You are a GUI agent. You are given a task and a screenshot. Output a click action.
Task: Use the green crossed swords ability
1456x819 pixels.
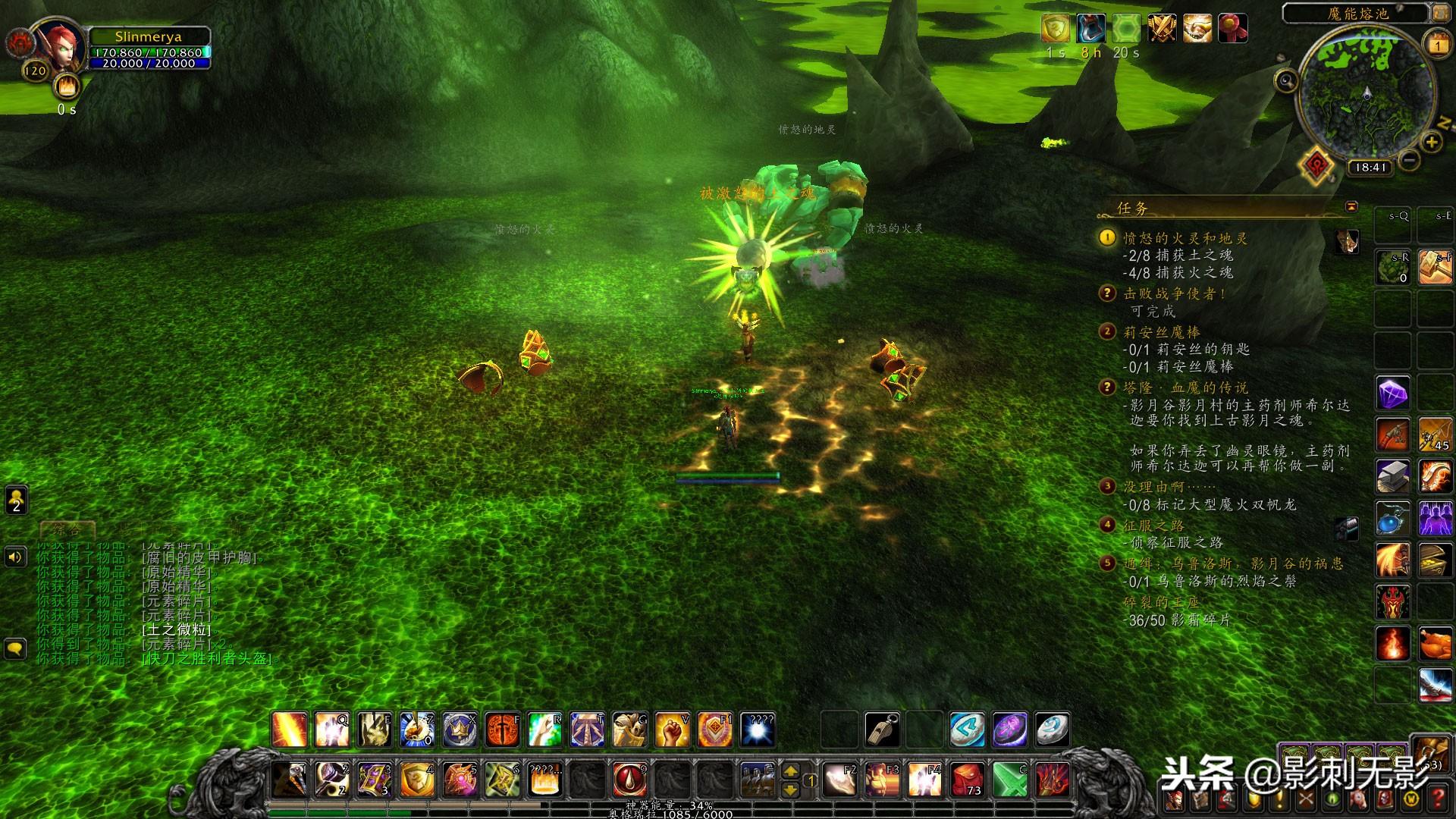click(1009, 780)
